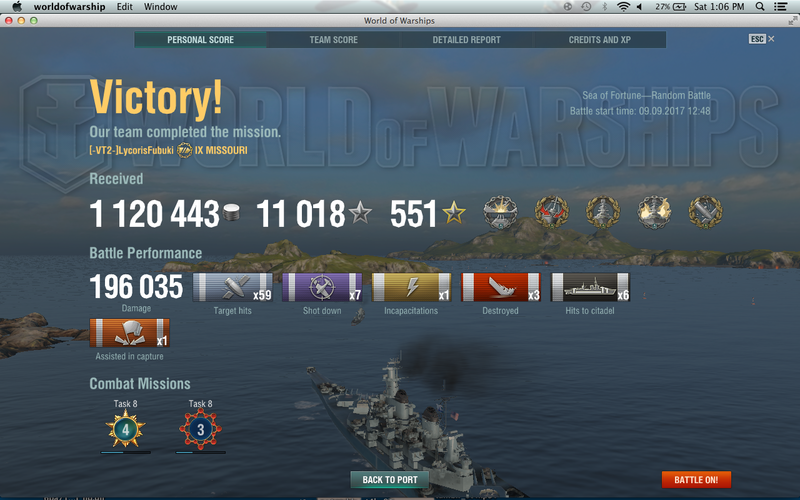Viewport: 800px width, 500px height.
Task: Show the Credits and XP tab
Action: (x=599, y=40)
